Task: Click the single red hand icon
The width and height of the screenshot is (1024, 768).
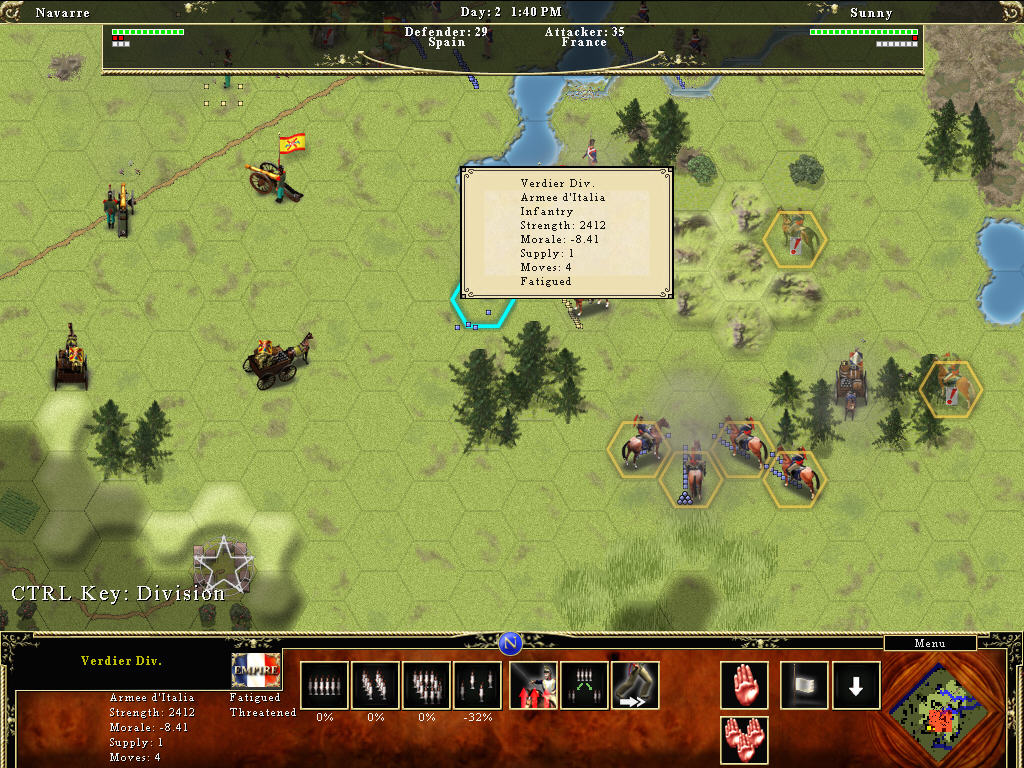Action: (745, 685)
